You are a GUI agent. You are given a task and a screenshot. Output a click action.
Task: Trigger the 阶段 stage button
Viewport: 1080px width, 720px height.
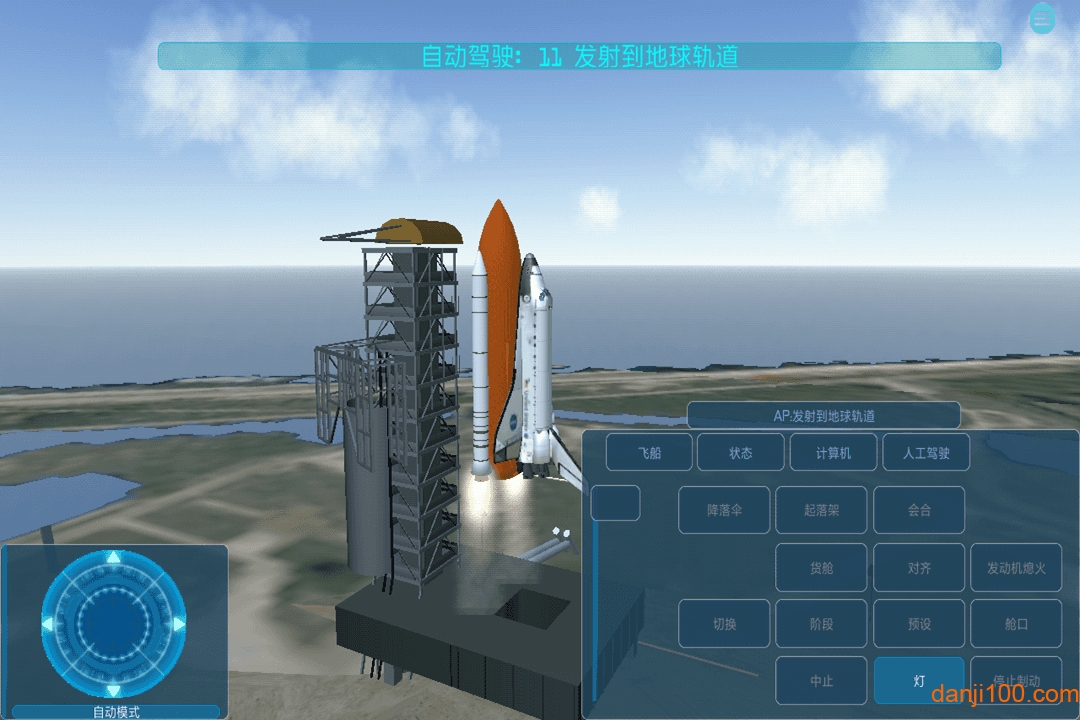[x=821, y=624]
